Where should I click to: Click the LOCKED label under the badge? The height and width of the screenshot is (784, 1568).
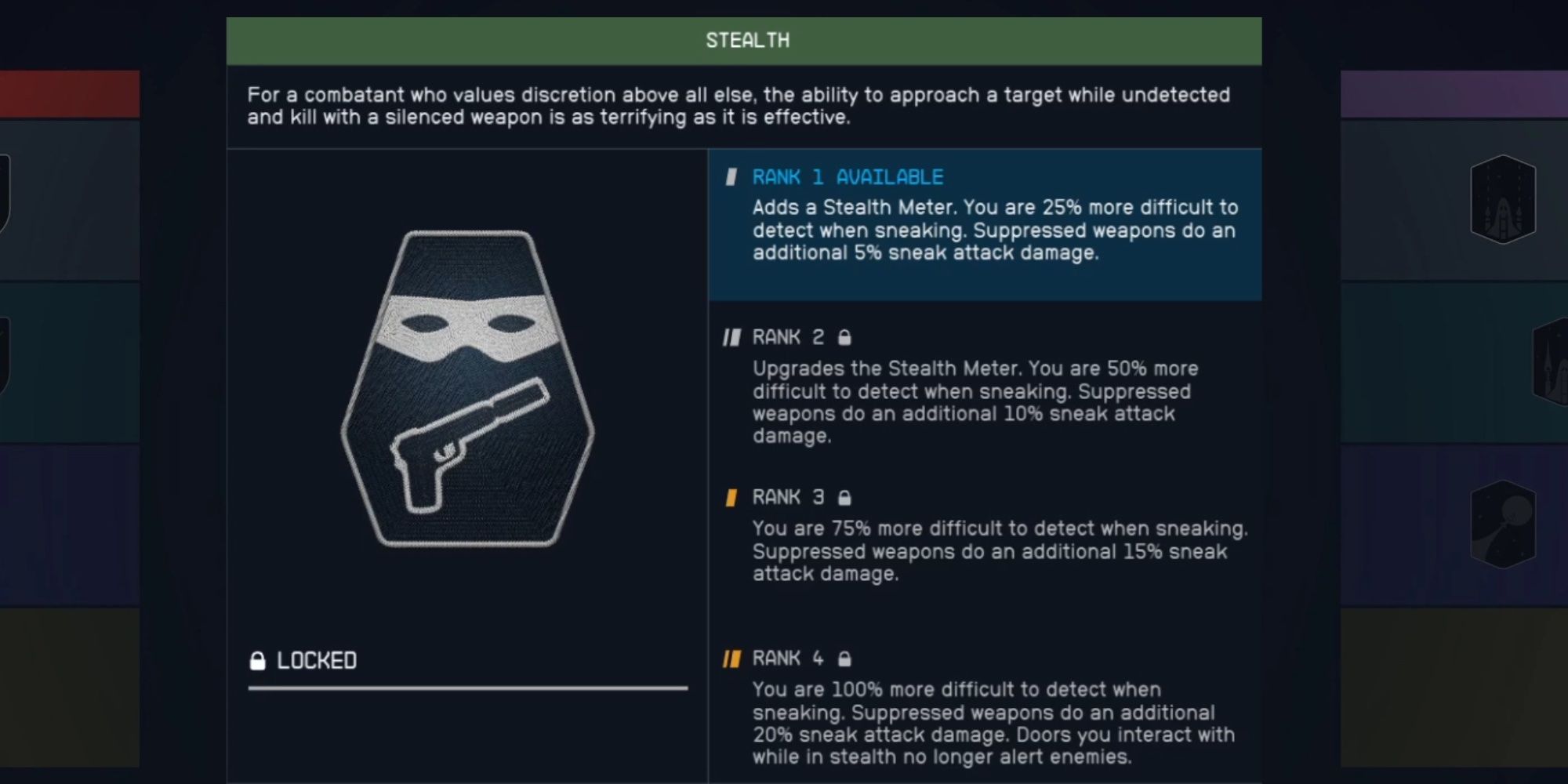(314, 660)
